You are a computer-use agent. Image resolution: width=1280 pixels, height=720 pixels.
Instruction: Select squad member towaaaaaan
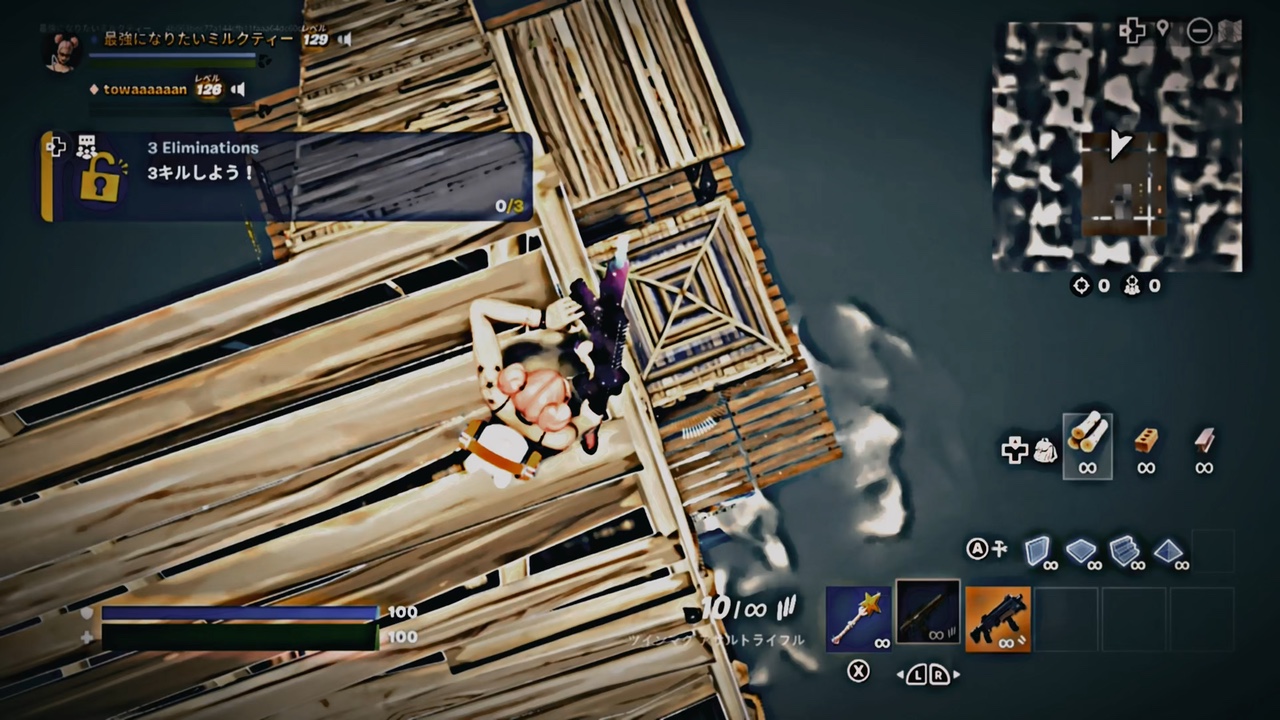click(146, 90)
